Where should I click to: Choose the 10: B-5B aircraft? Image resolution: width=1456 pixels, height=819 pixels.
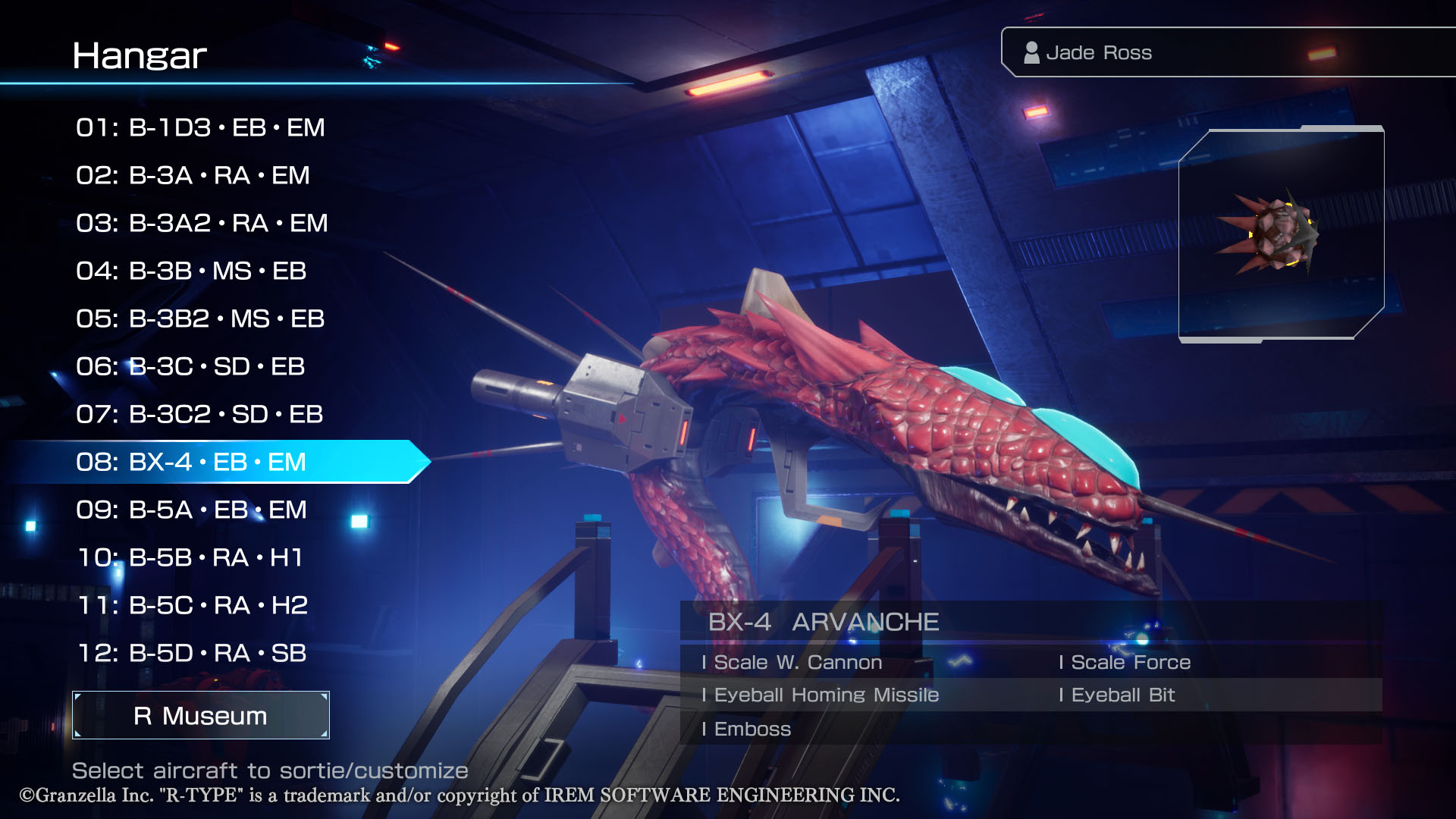(190, 557)
